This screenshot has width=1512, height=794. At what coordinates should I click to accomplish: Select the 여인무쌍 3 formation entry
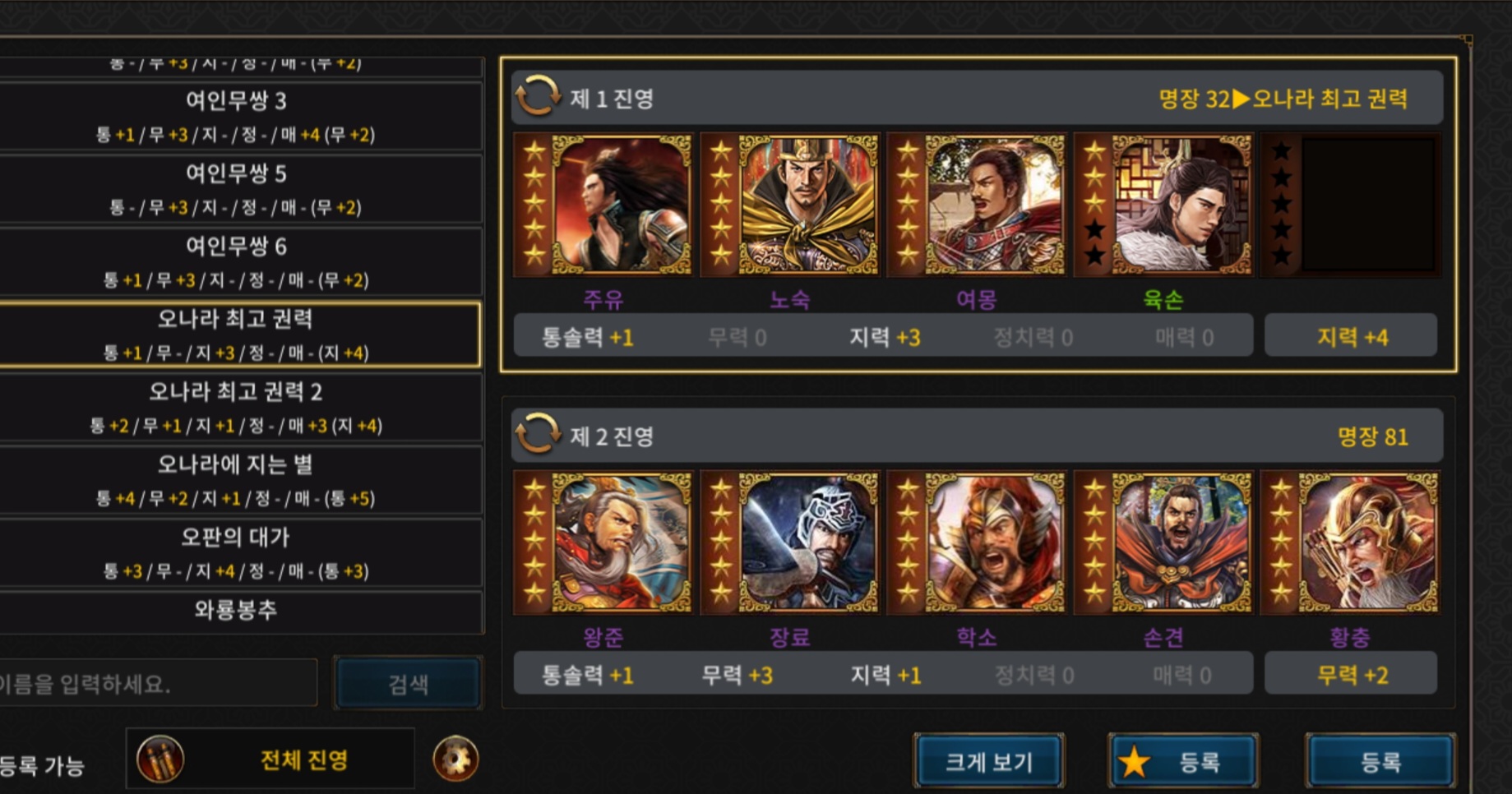point(237,115)
